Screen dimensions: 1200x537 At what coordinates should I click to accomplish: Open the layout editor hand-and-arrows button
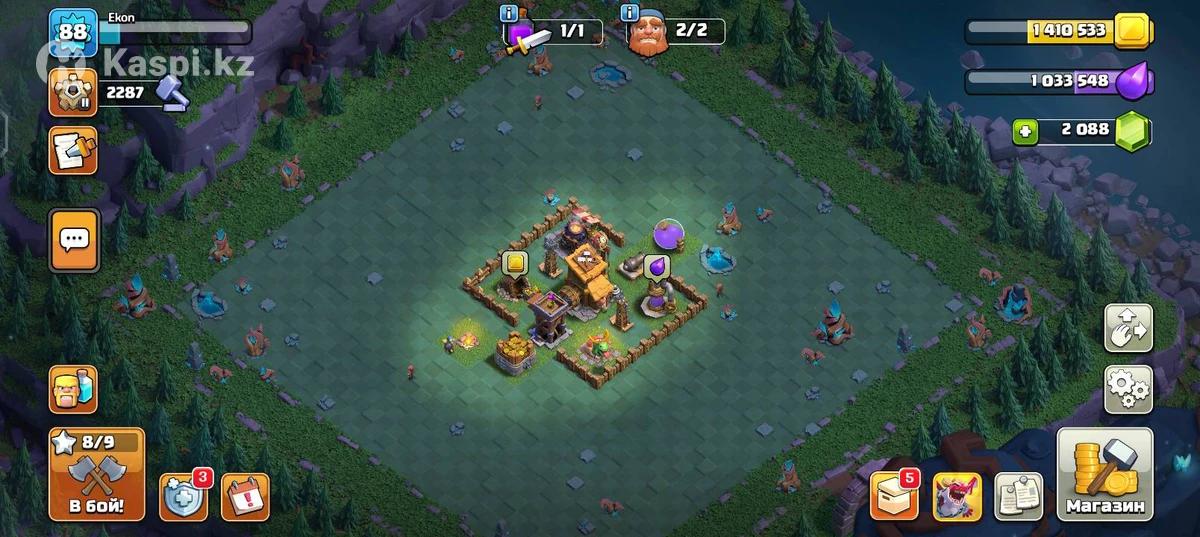coord(1127,329)
